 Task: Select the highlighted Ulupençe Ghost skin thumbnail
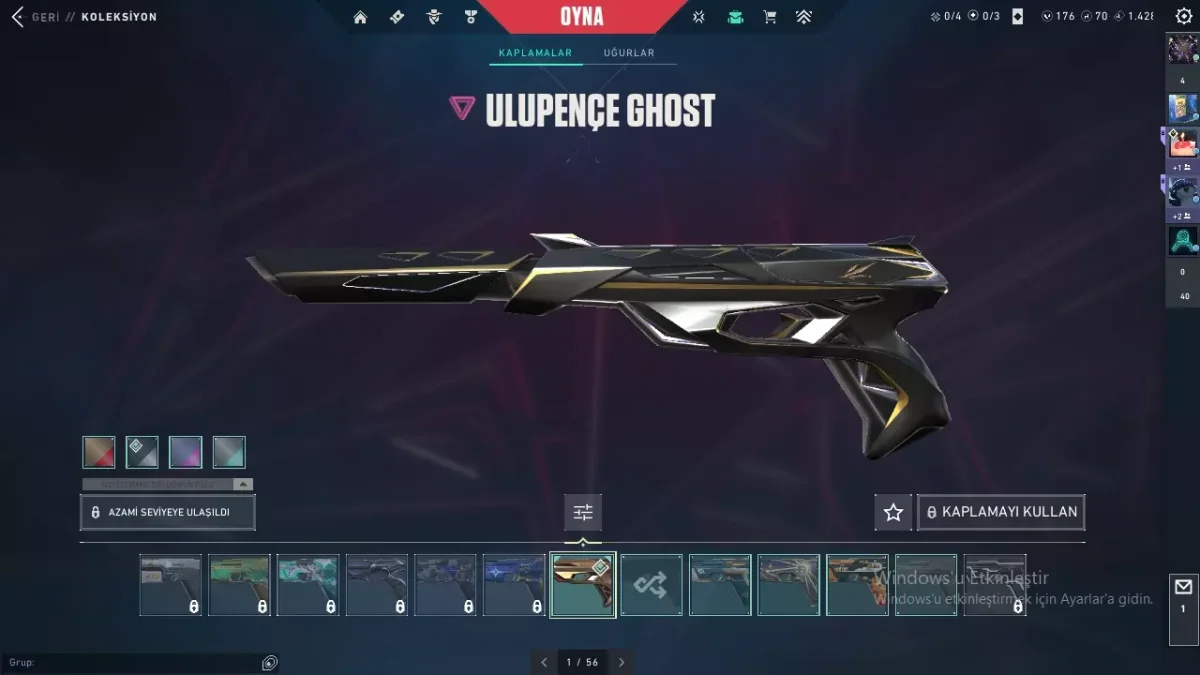click(x=582, y=585)
